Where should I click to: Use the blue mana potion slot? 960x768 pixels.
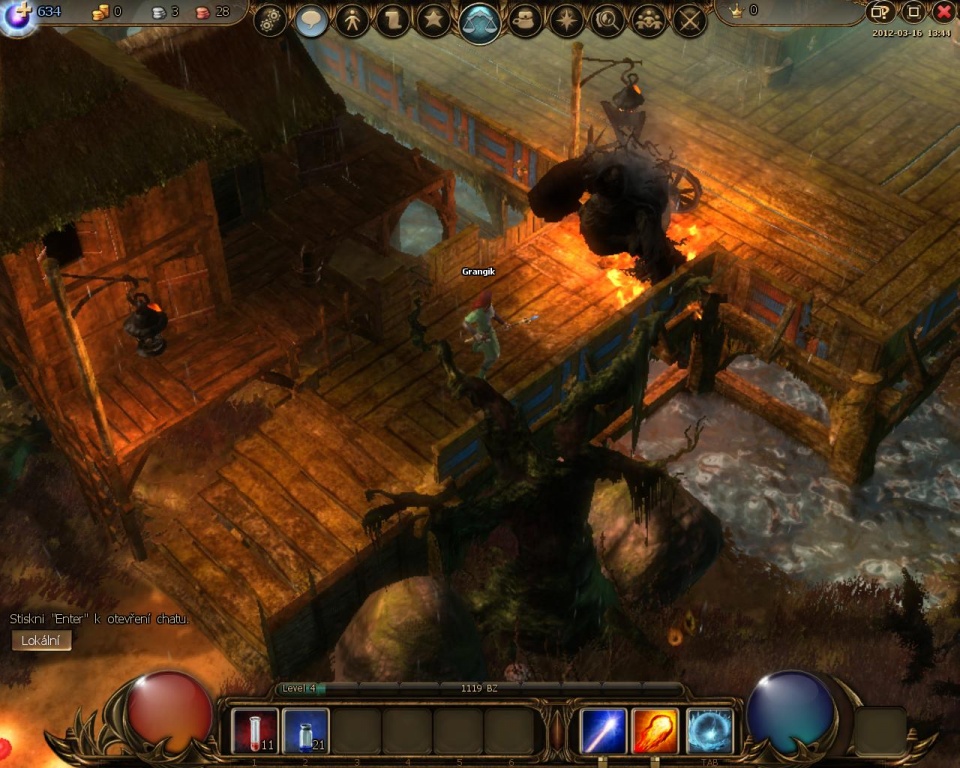coord(305,731)
